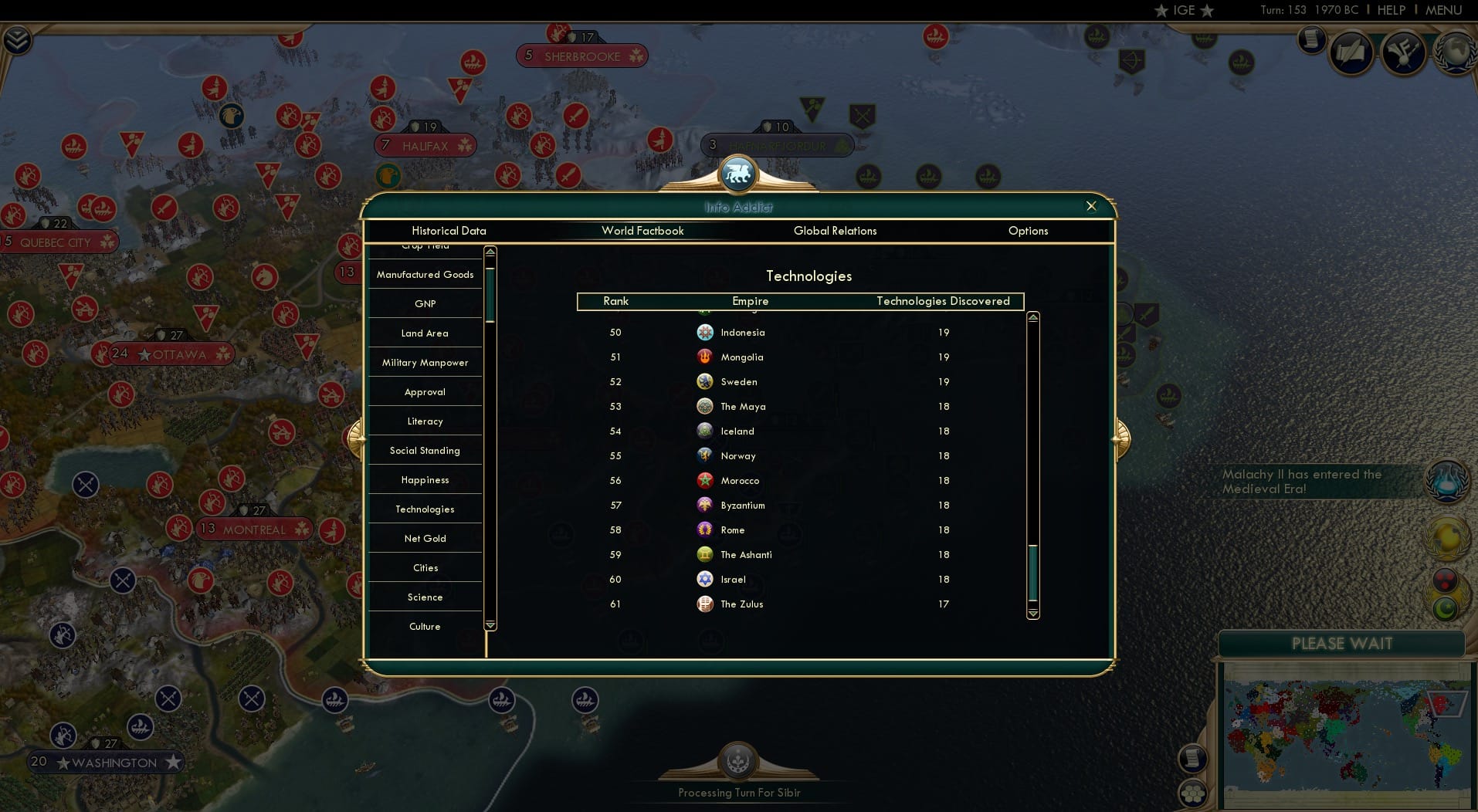Open the Global Relations tab

pos(835,231)
